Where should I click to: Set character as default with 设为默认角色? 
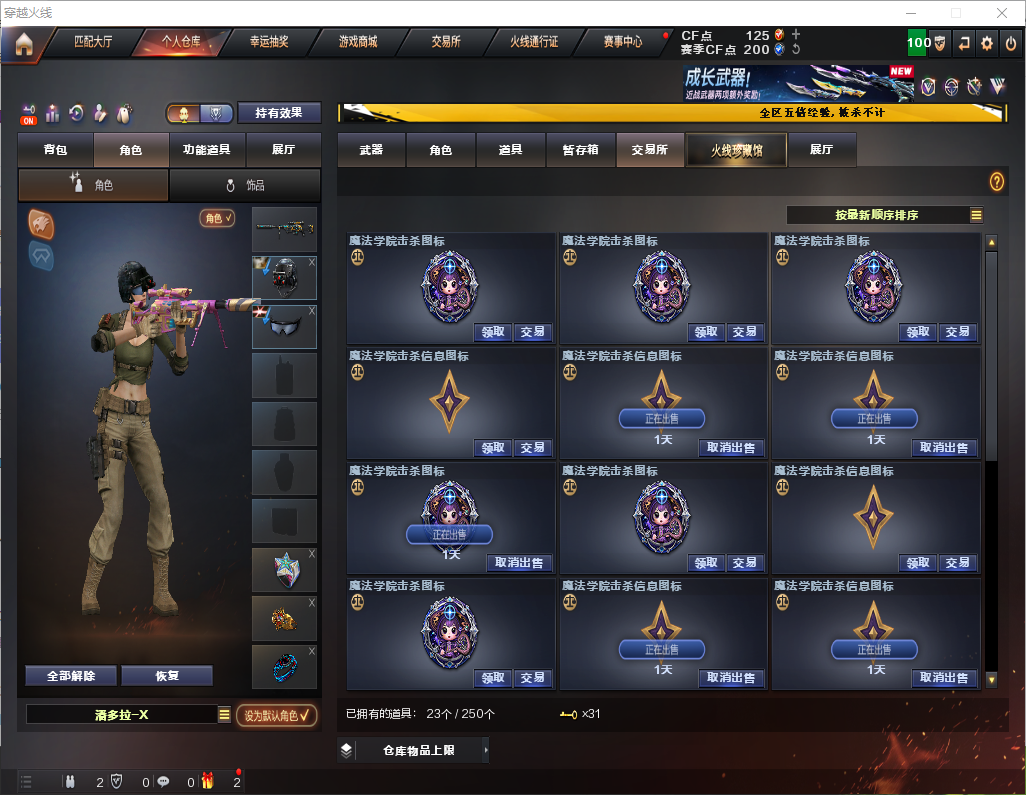coord(277,715)
